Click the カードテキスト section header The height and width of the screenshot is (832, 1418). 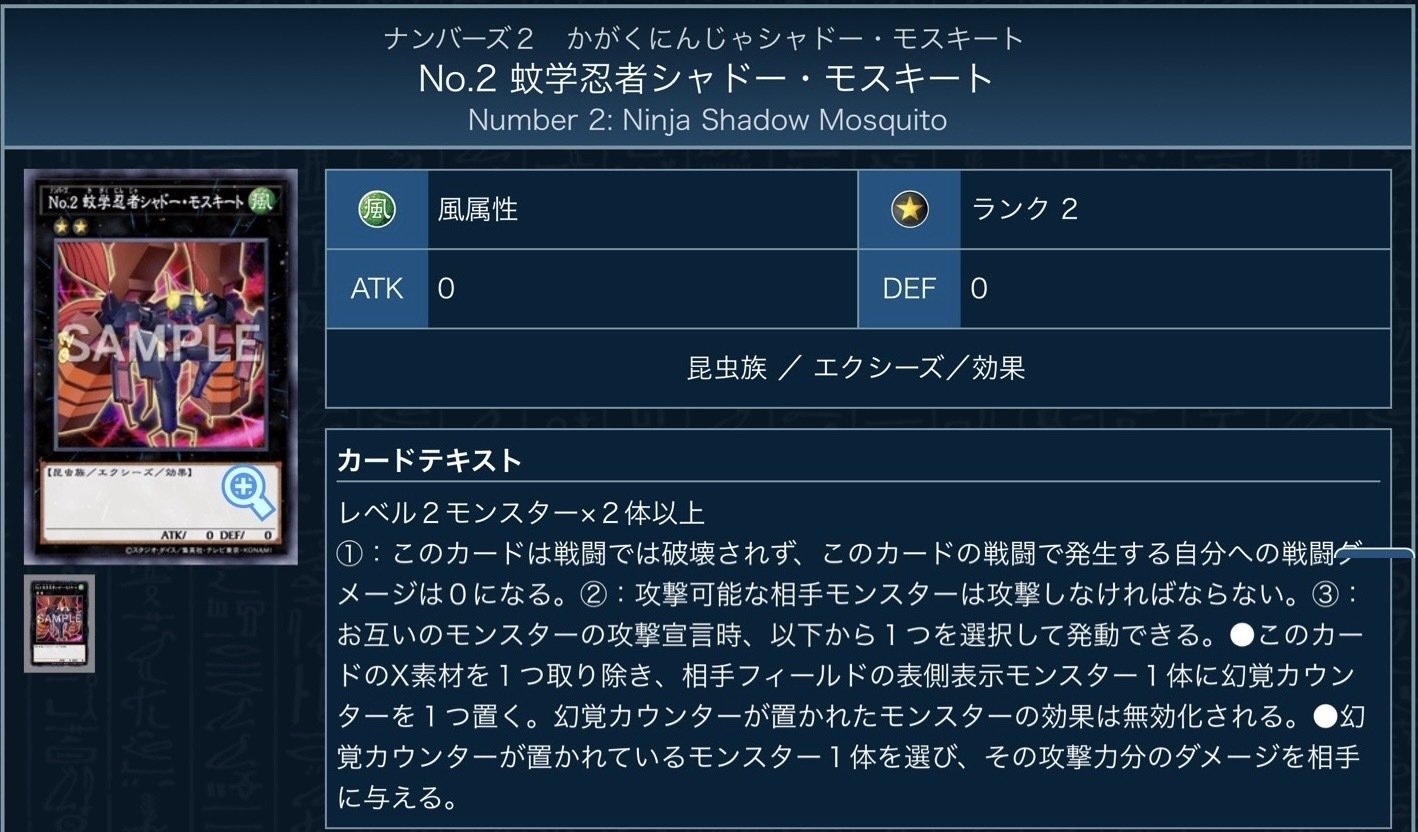click(x=411, y=461)
